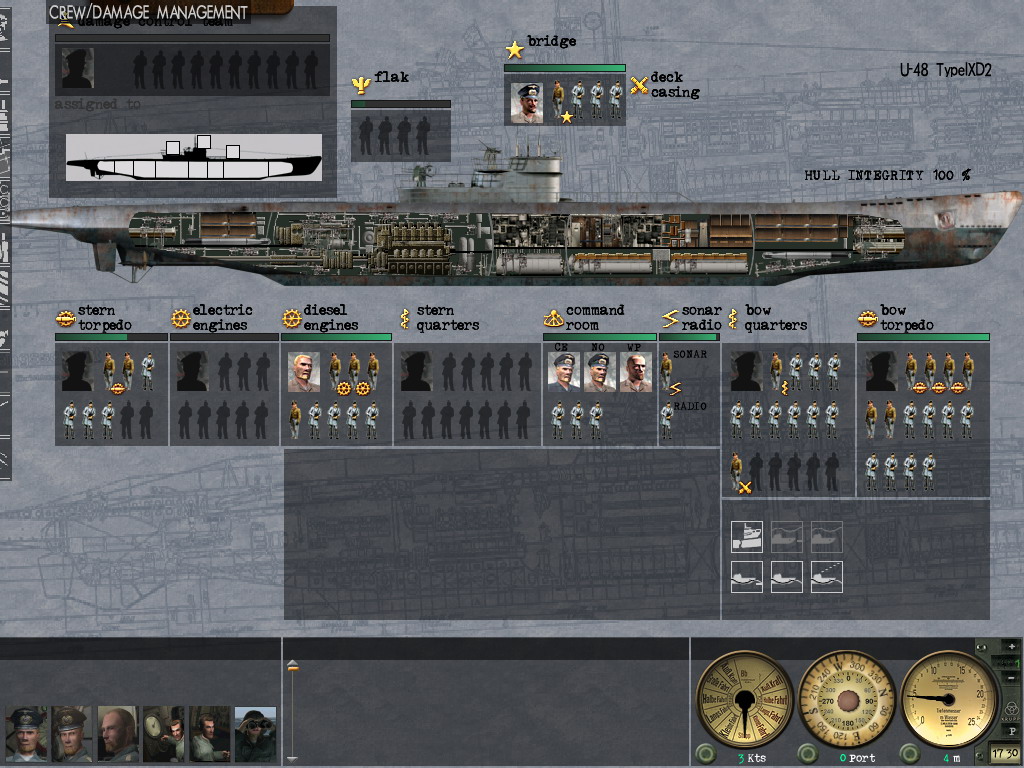Screen dimensions: 1024x768
Task: Pause the game with the P button
Action: pyautogui.click(x=1011, y=731)
